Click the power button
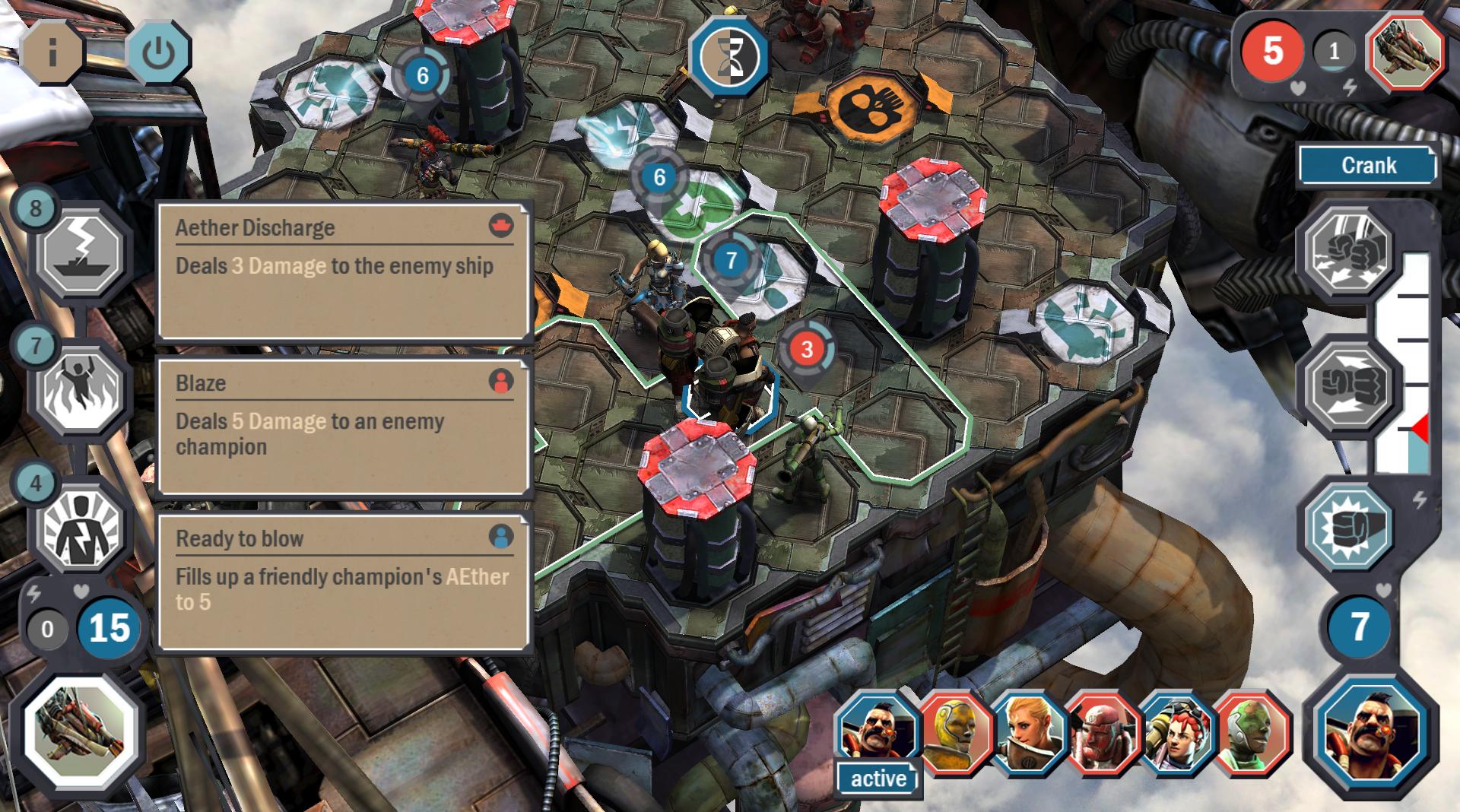This screenshot has height=812, width=1460. tap(158, 53)
